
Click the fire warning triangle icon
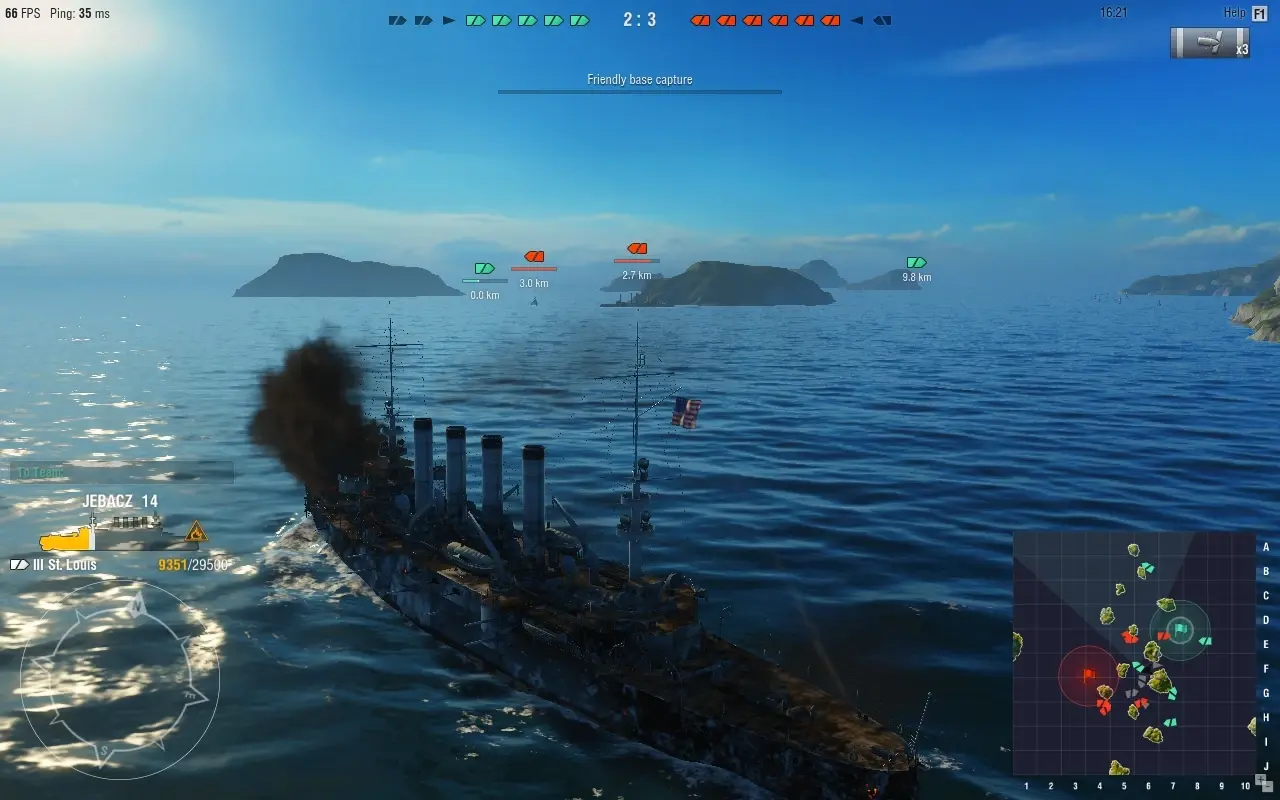point(196,534)
